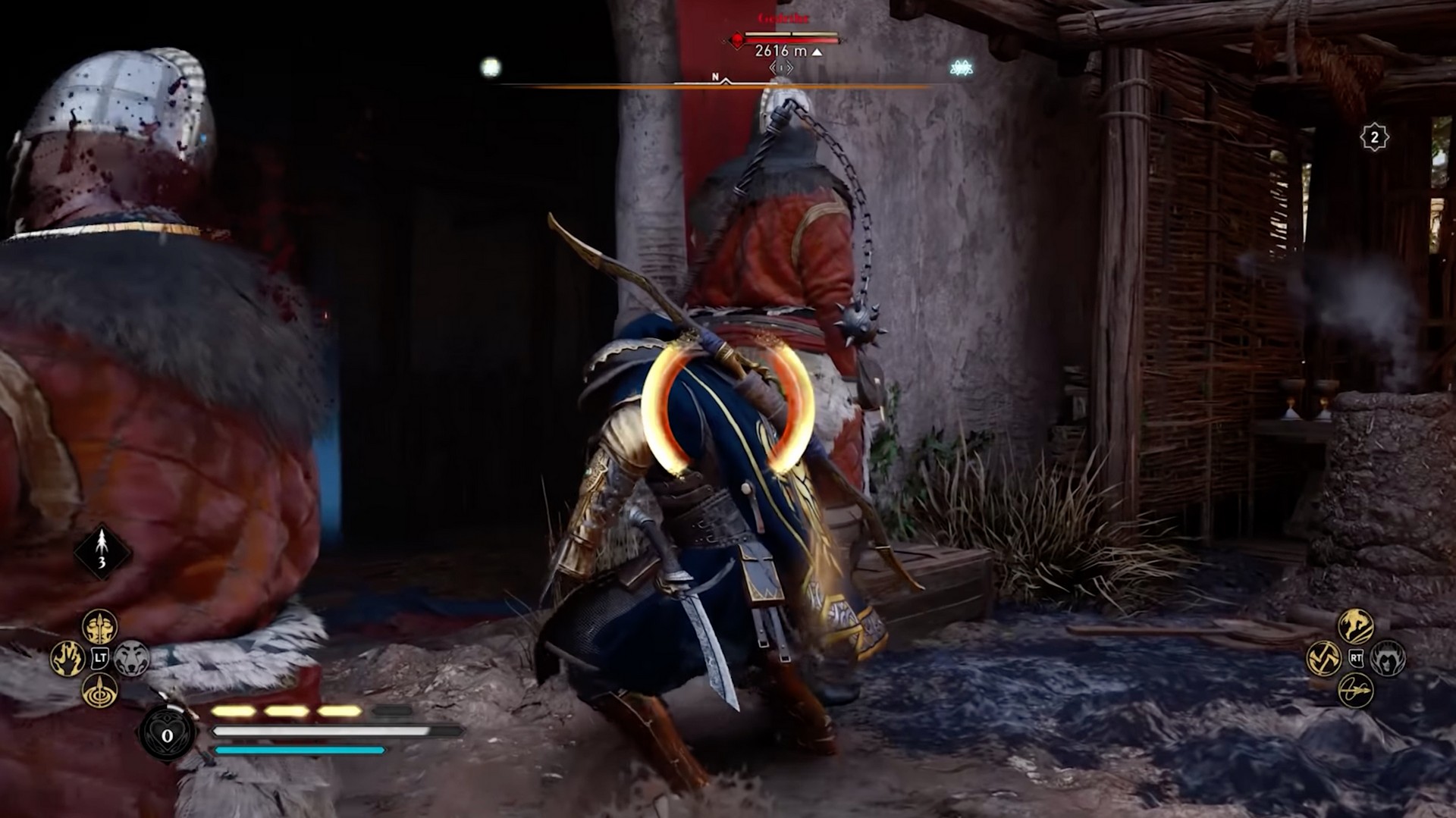Toggle abilities with the LT button prompt
This screenshot has height=818, width=1456.
[99, 657]
